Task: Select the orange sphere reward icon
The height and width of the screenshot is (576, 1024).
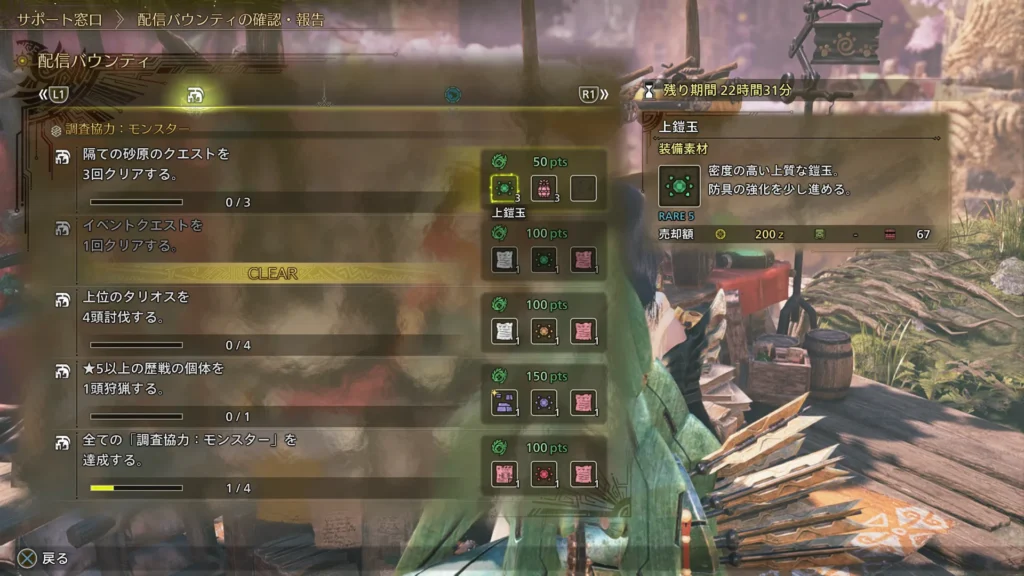Action: point(543,331)
